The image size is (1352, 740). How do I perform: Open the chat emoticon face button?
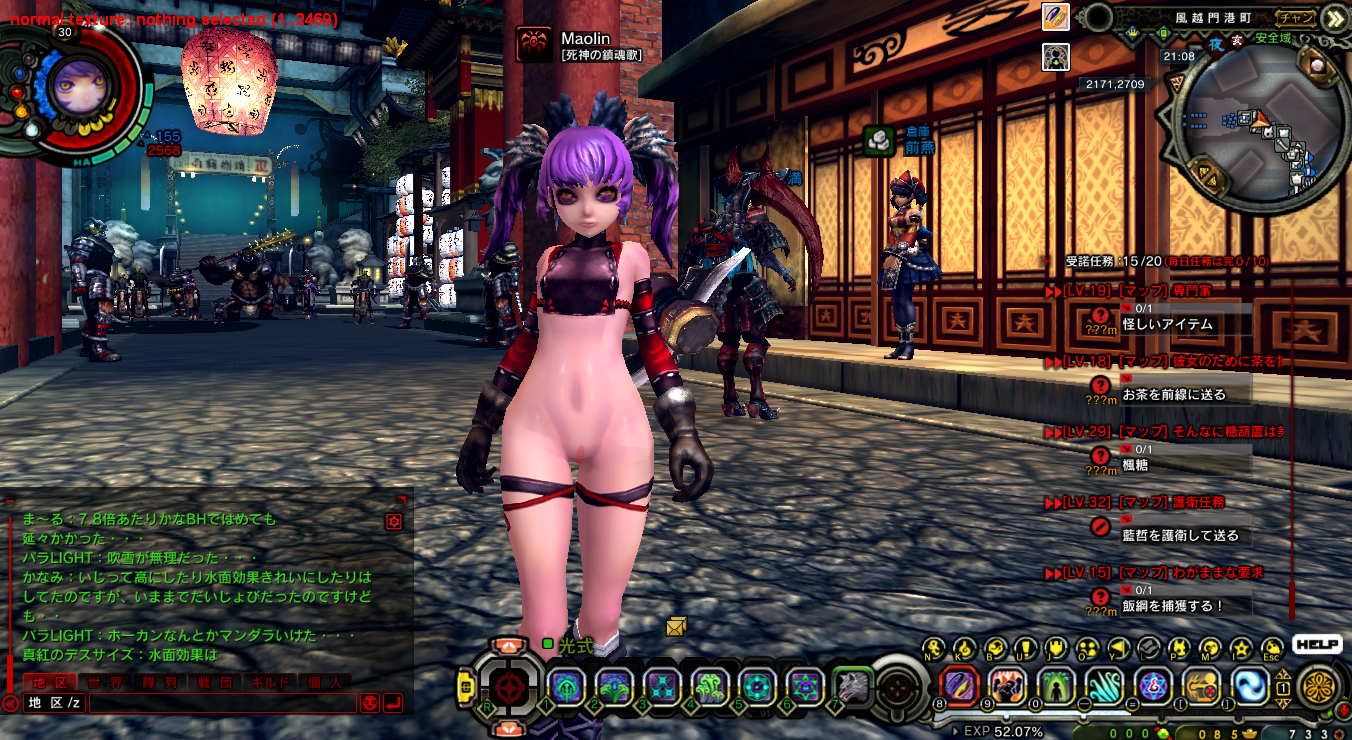click(369, 703)
